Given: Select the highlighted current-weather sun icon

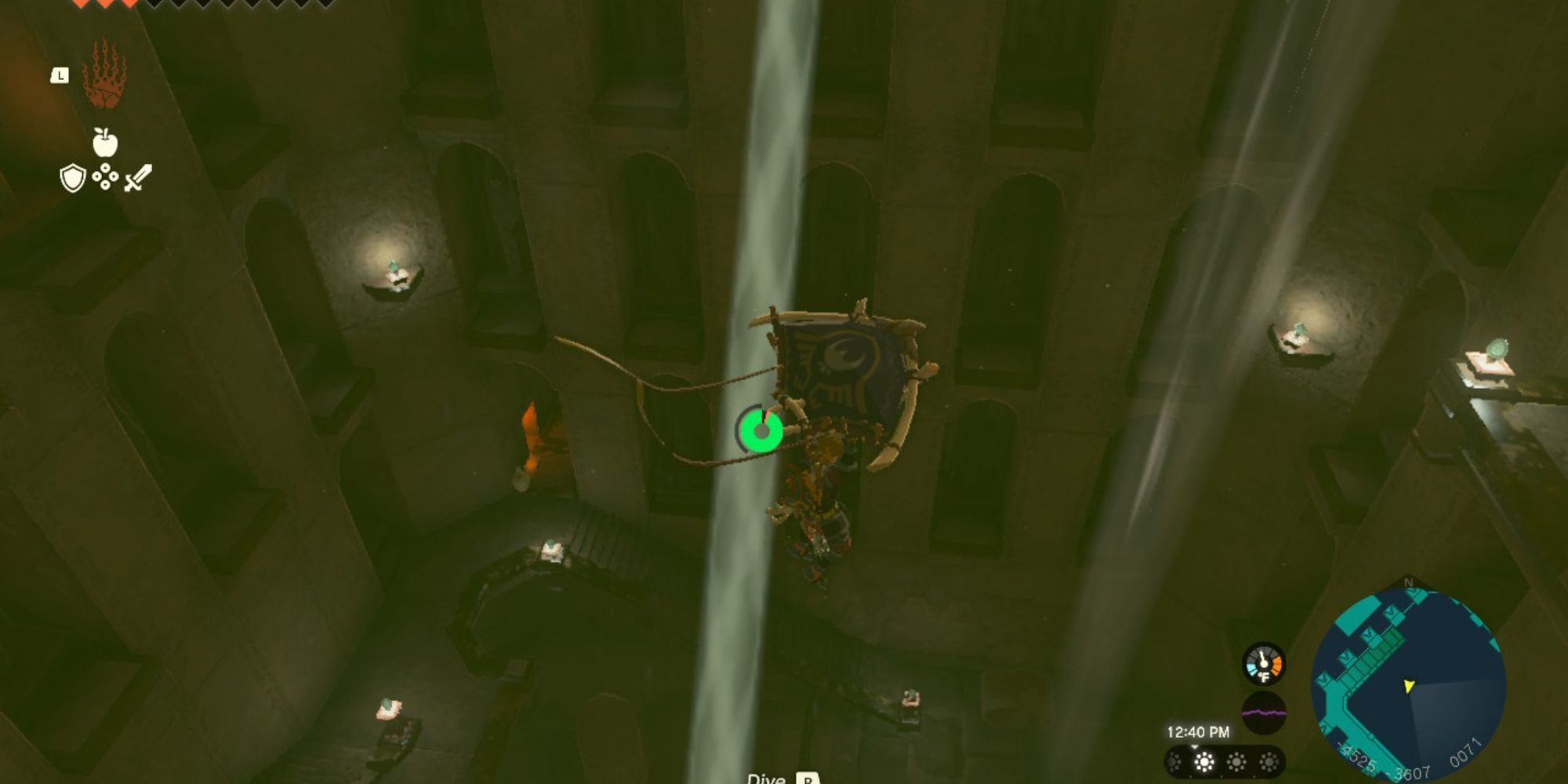Looking at the screenshot, I should (x=1204, y=763).
